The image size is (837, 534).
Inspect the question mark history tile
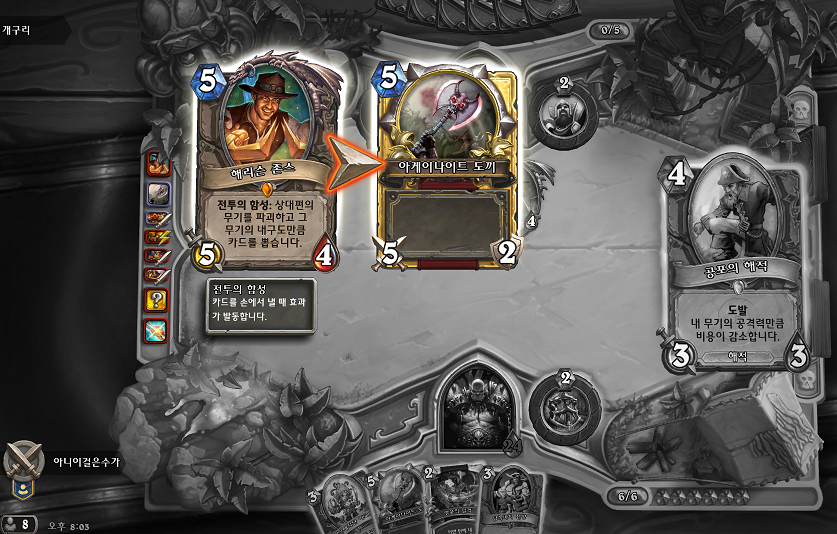point(157,300)
